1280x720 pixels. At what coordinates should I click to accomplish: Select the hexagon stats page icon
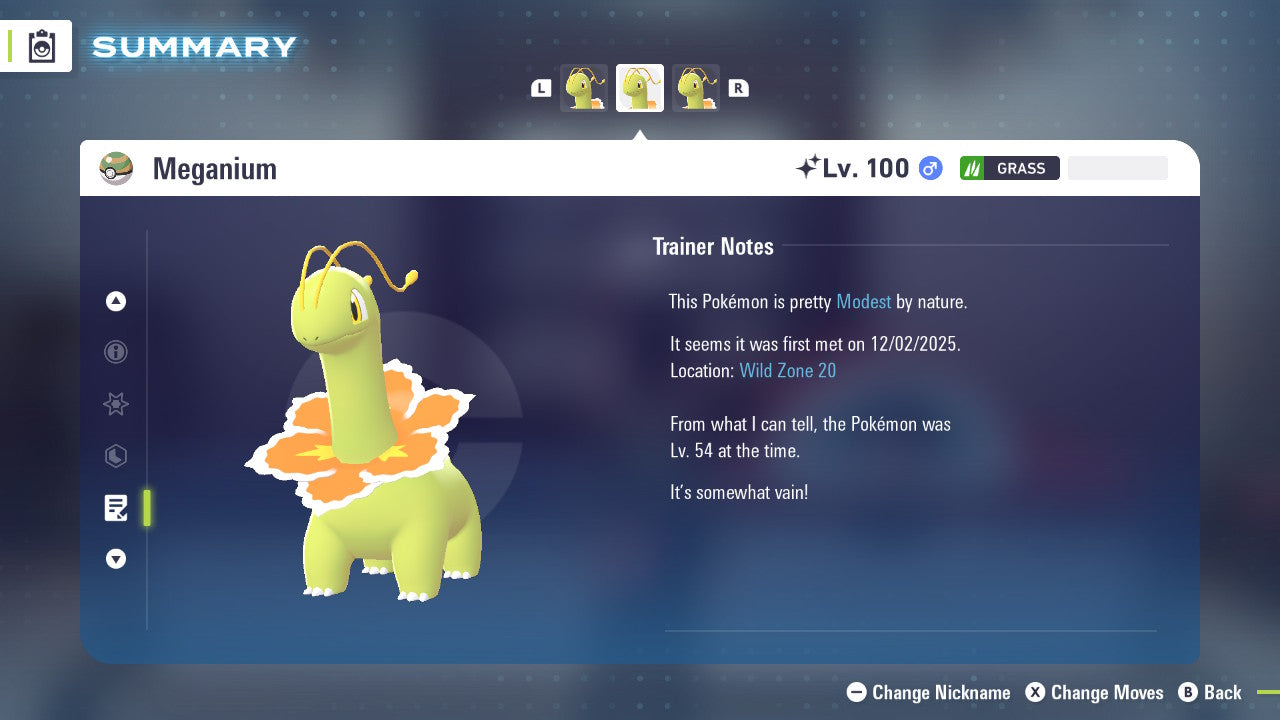(115, 456)
